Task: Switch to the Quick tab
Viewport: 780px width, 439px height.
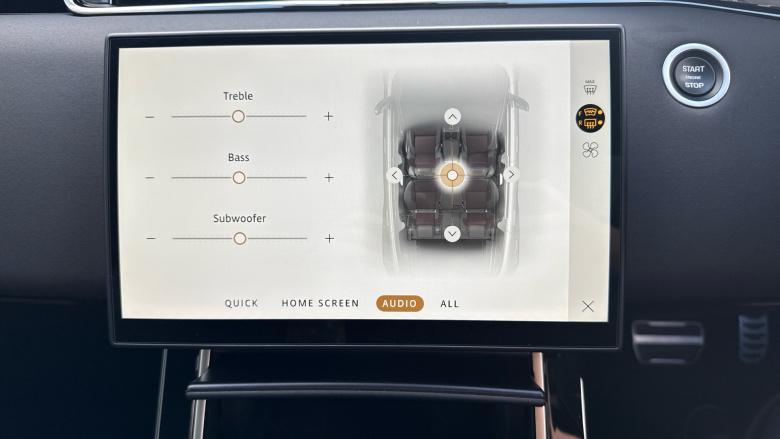Action: point(241,304)
